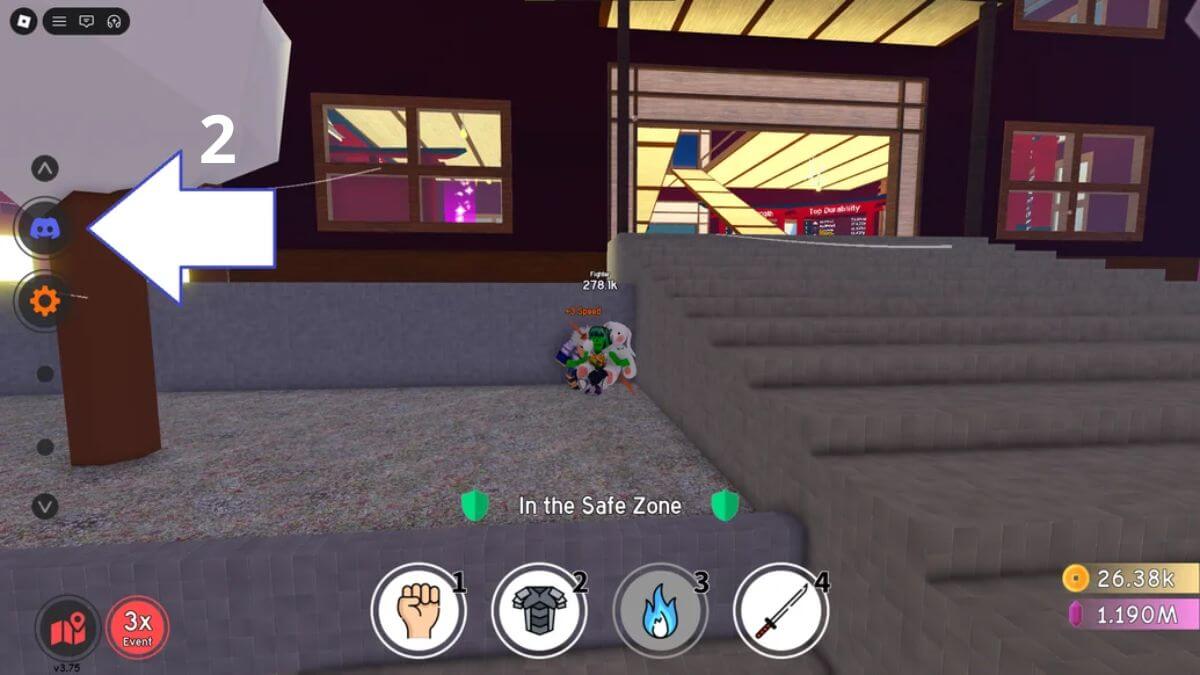Open the Roblox logo menu

(22, 21)
